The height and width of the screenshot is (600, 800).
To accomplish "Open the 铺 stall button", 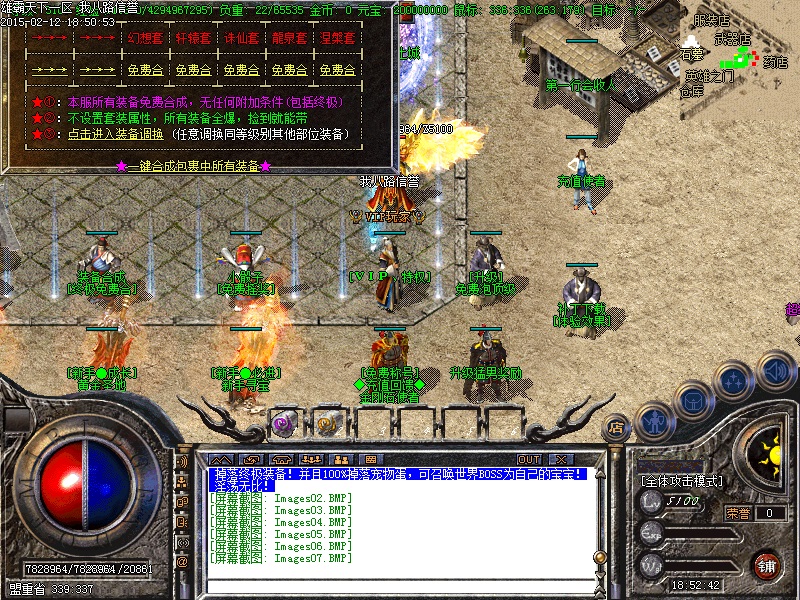I will coord(766,564).
